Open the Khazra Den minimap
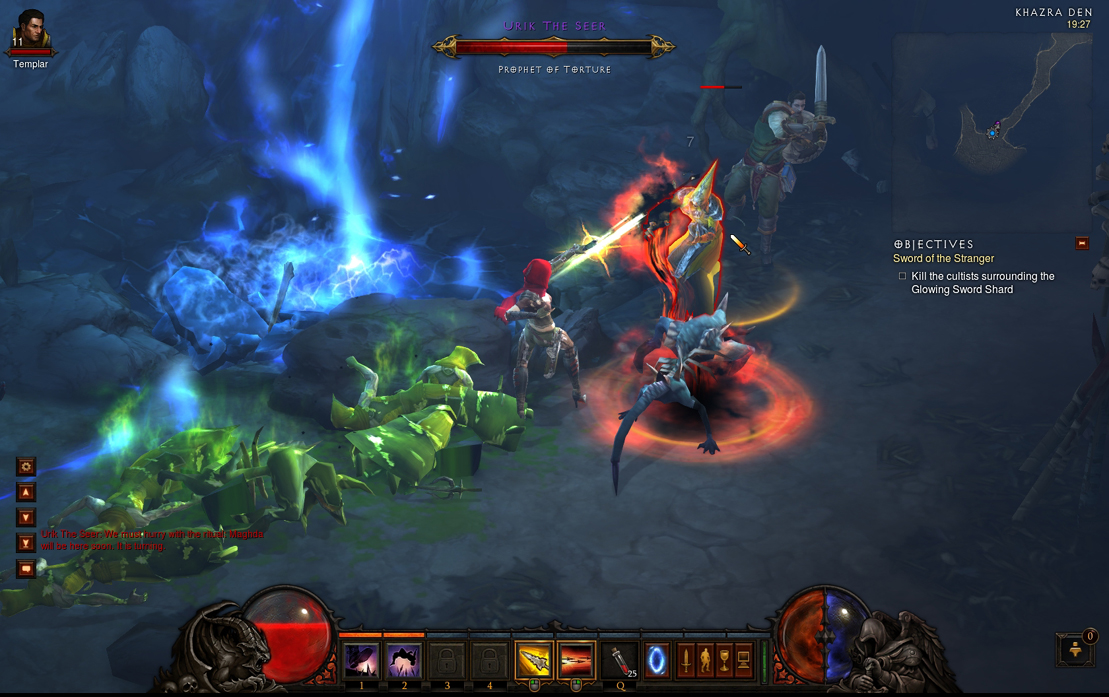 click(991, 131)
